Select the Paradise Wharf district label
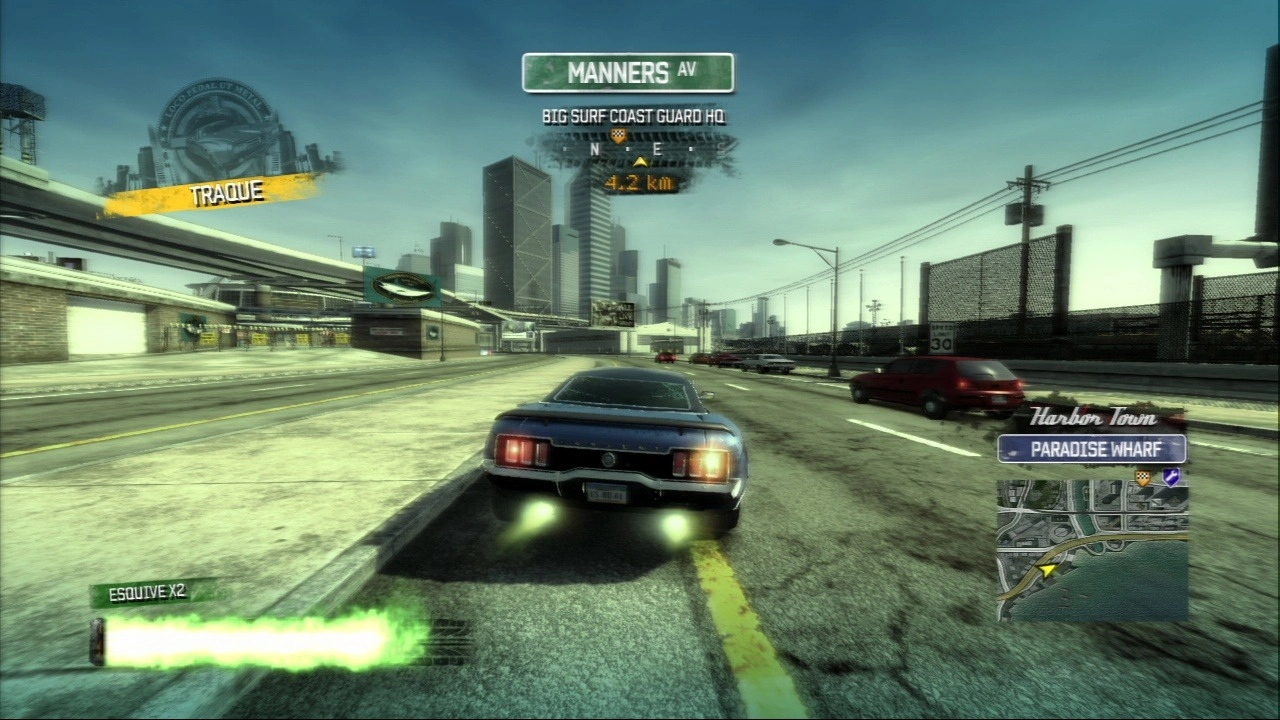1280x720 pixels. (x=1091, y=449)
